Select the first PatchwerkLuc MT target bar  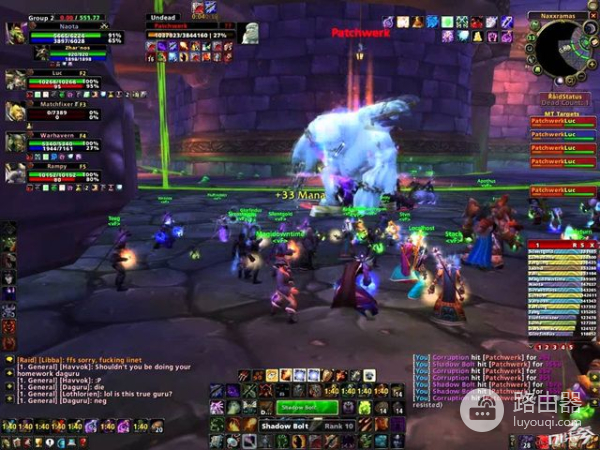563,122
